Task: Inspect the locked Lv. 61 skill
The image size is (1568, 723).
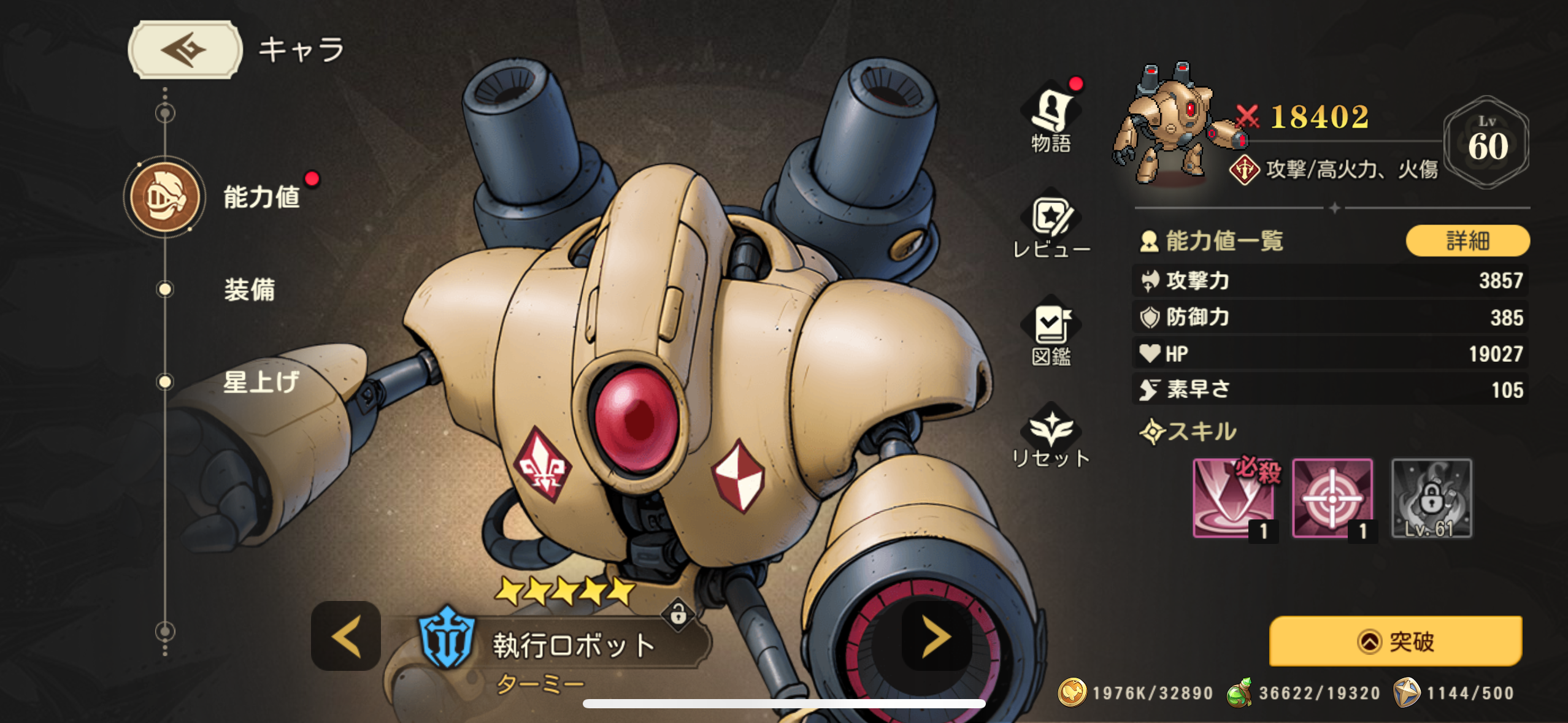Action: click(1431, 499)
